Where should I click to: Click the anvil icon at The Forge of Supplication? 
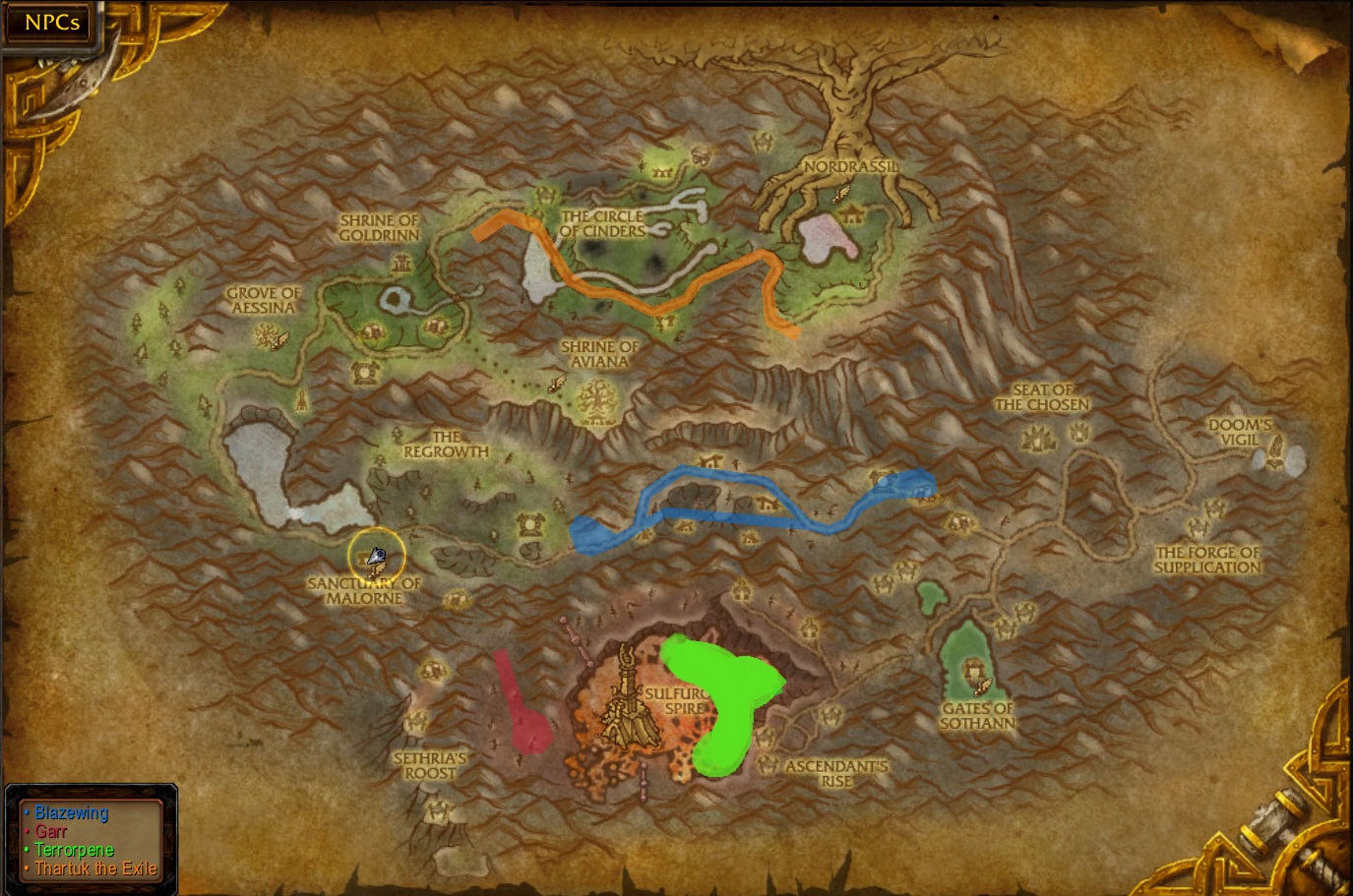1199,528
